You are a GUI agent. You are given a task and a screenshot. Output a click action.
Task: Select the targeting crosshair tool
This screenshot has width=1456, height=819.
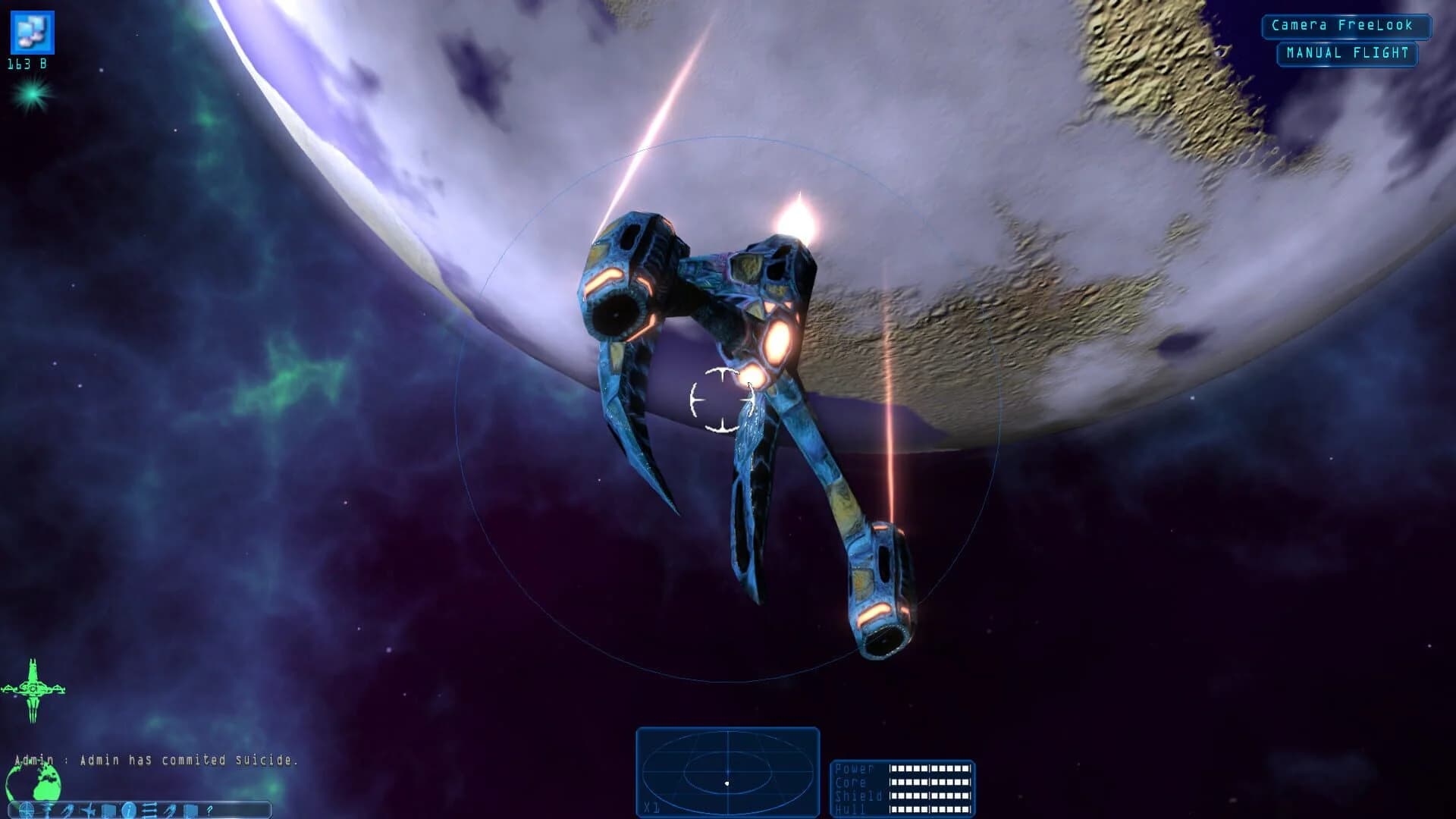26,810
